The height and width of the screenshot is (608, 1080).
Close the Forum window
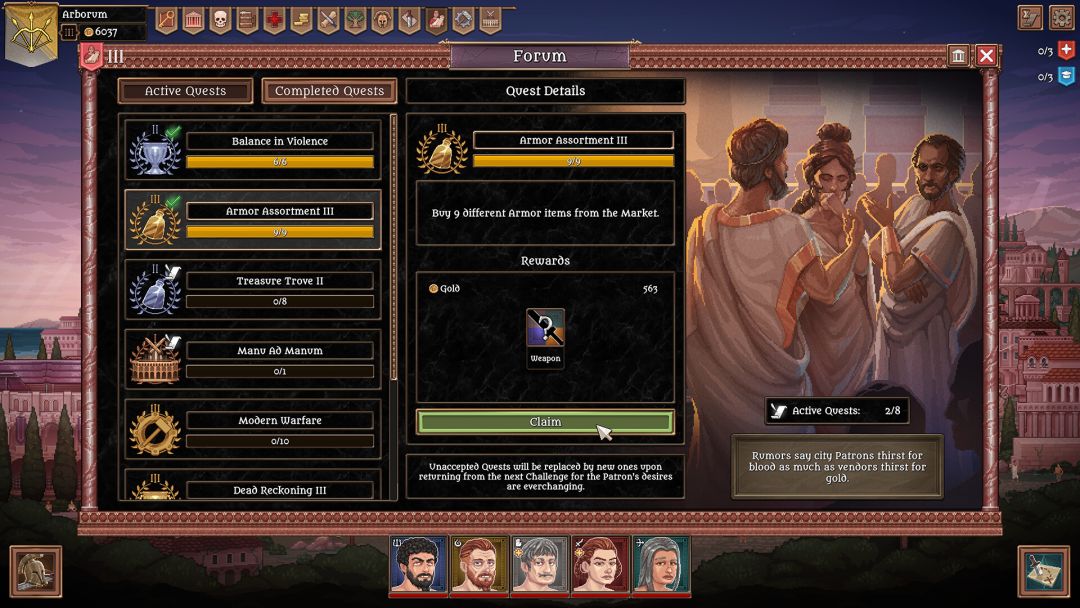986,56
